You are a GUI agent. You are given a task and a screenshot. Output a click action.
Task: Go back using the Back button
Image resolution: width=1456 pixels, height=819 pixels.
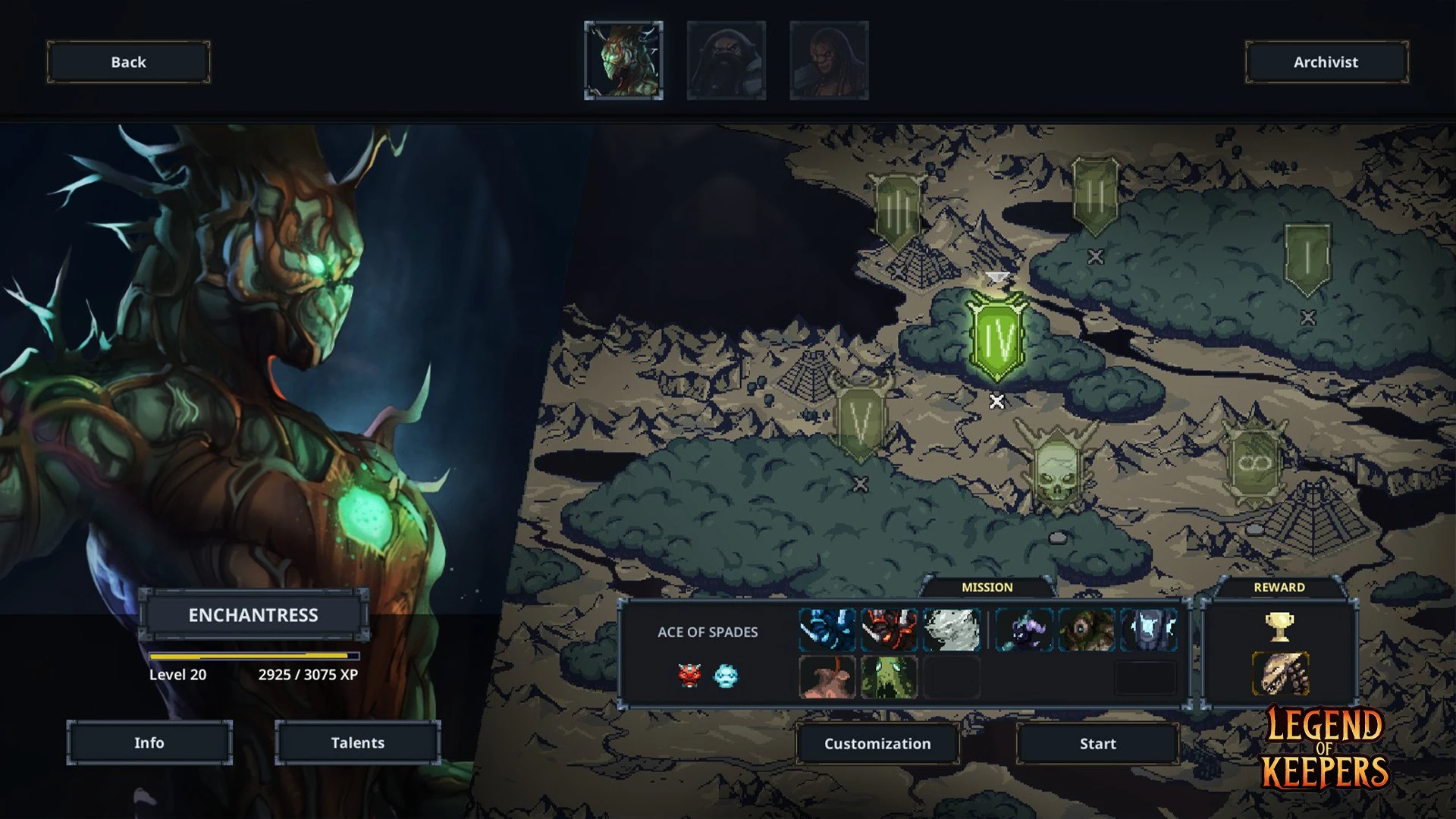tap(128, 62)
